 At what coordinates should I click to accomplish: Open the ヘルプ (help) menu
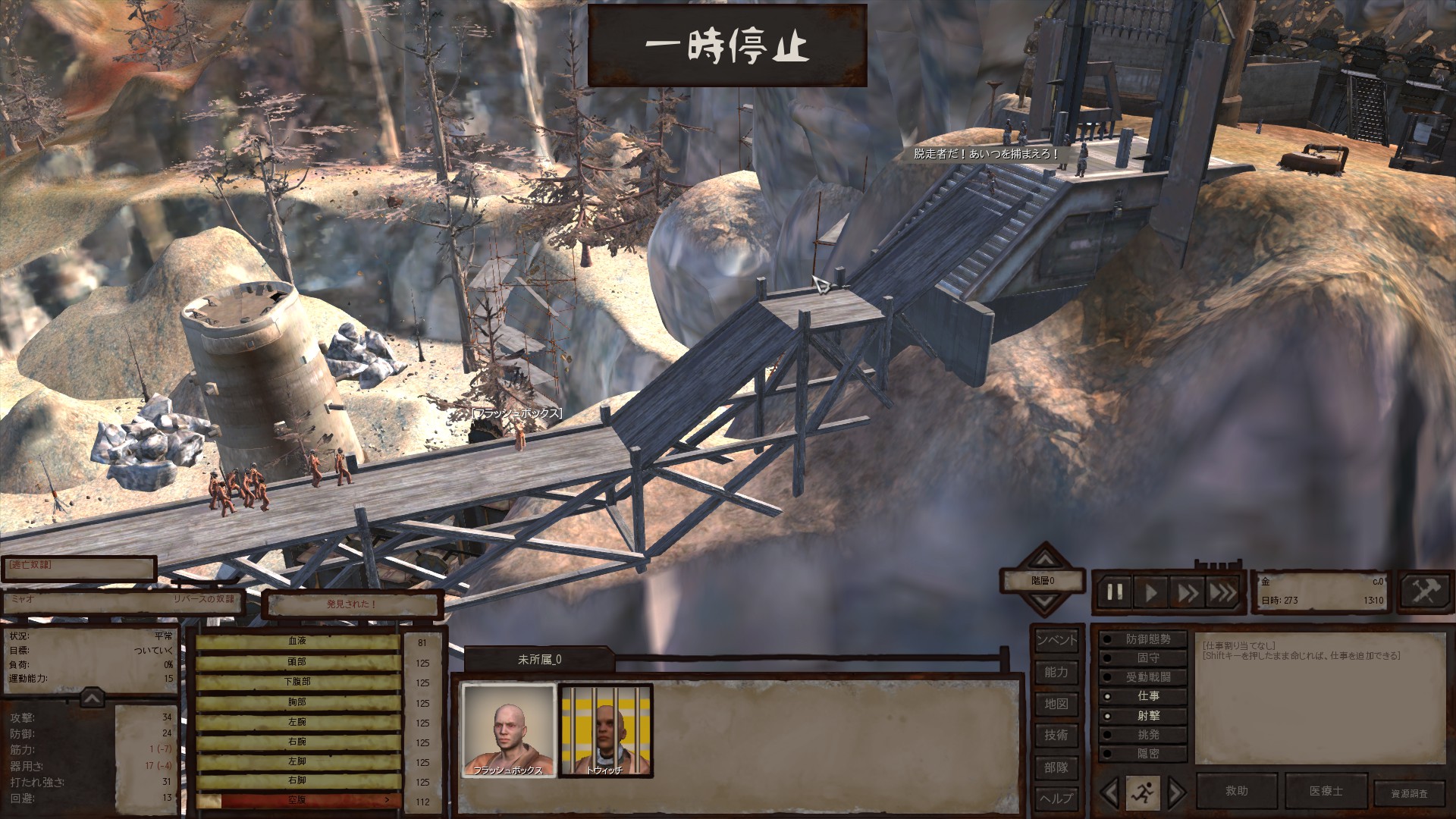pos(1056,798)
